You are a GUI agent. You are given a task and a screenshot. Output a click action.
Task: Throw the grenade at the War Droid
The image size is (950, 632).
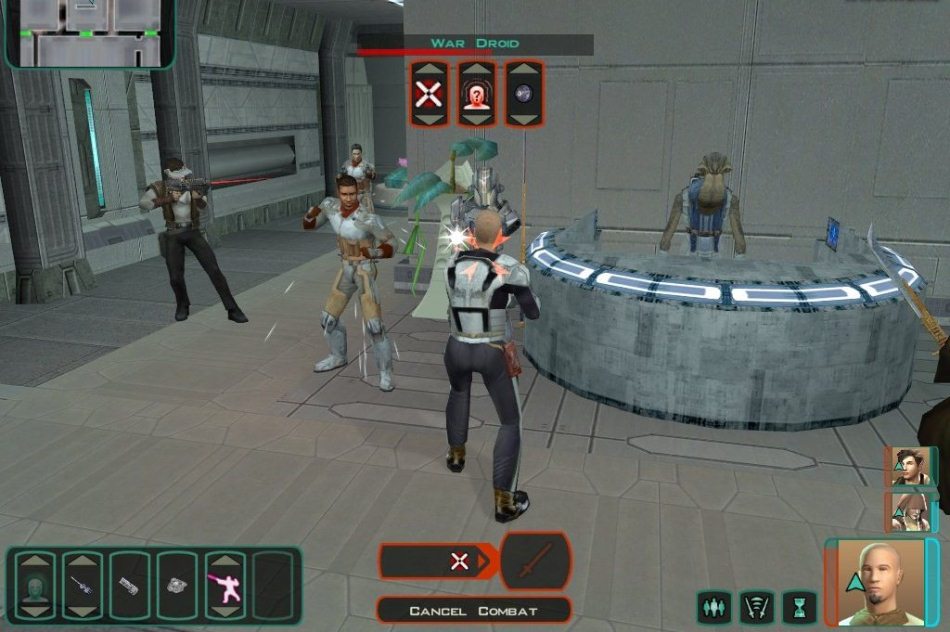(x=523, y=94)
